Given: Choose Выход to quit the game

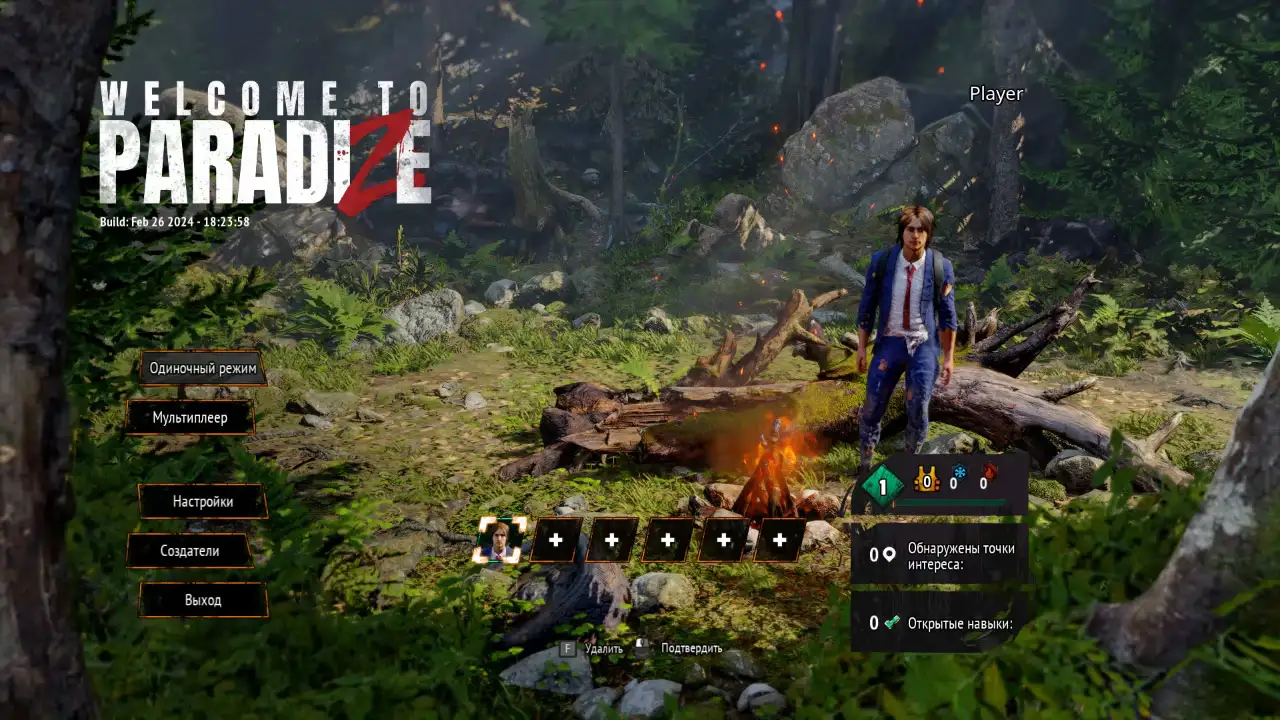Looking at the screenshot, I should tap(202, 600).
